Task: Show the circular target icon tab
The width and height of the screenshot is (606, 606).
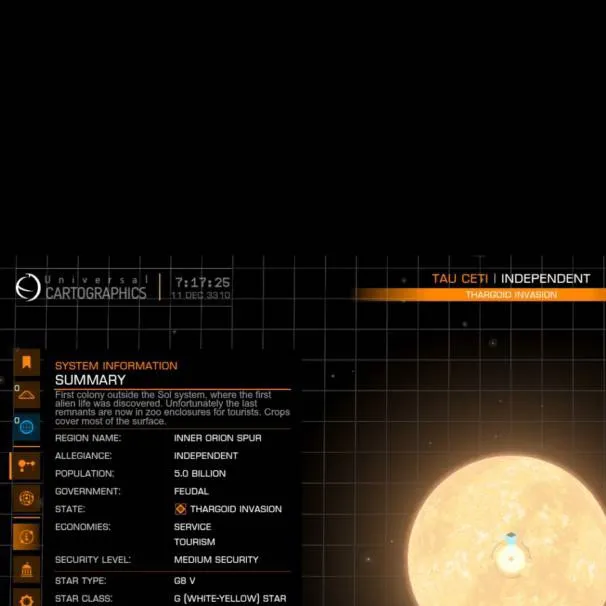Action: pos(26,497)
